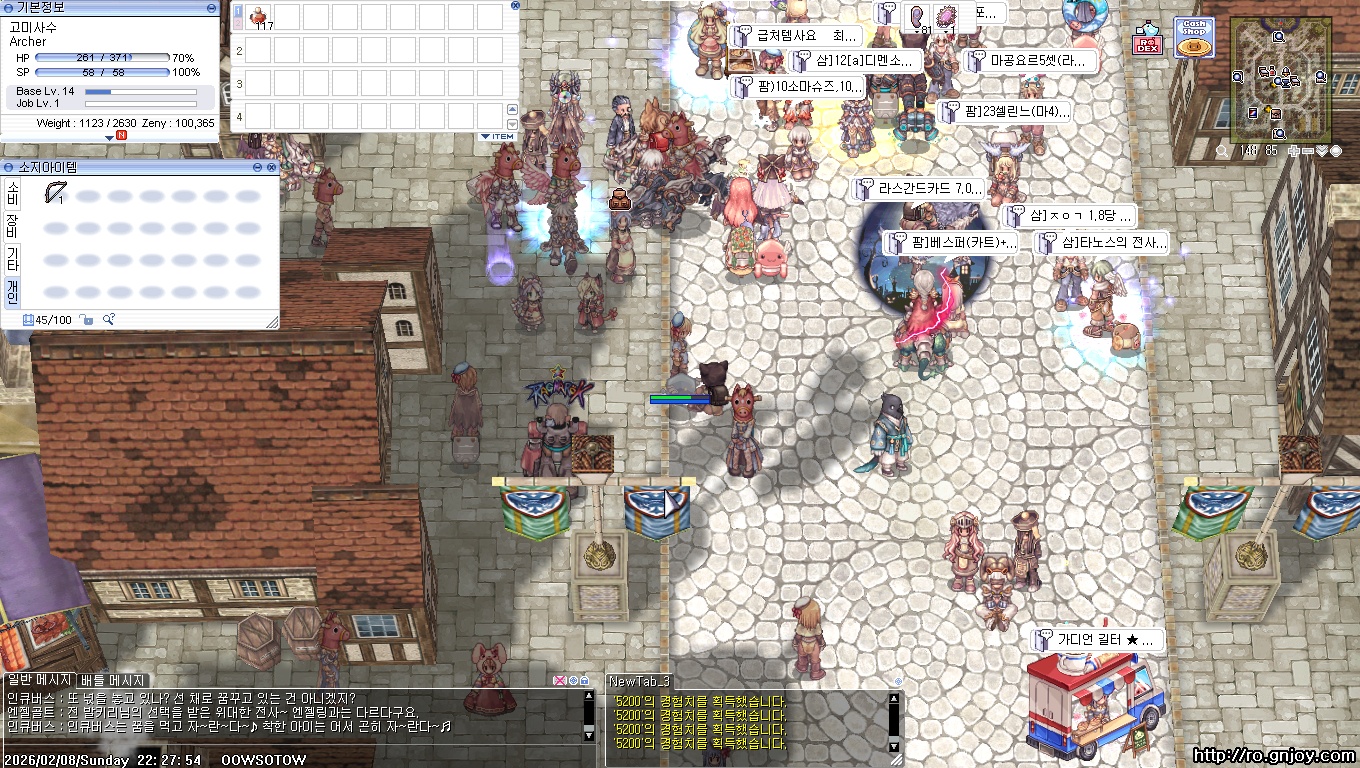Open minimap search magnifier below the map

tap(1222, 151)
